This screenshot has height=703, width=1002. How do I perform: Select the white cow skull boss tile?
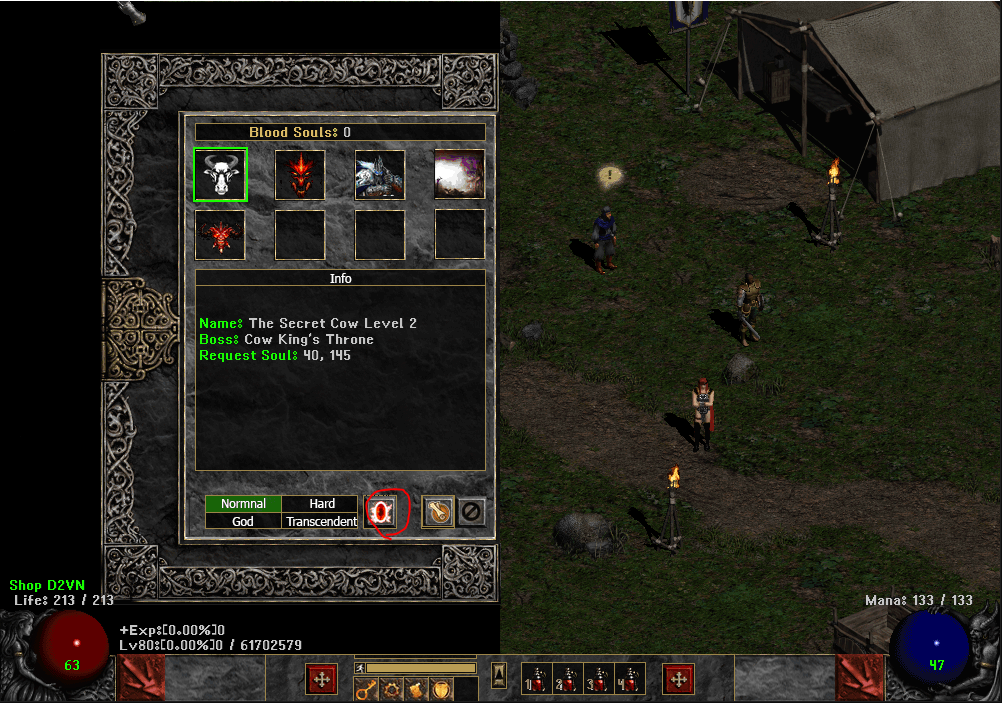click(x=220, y=175)
